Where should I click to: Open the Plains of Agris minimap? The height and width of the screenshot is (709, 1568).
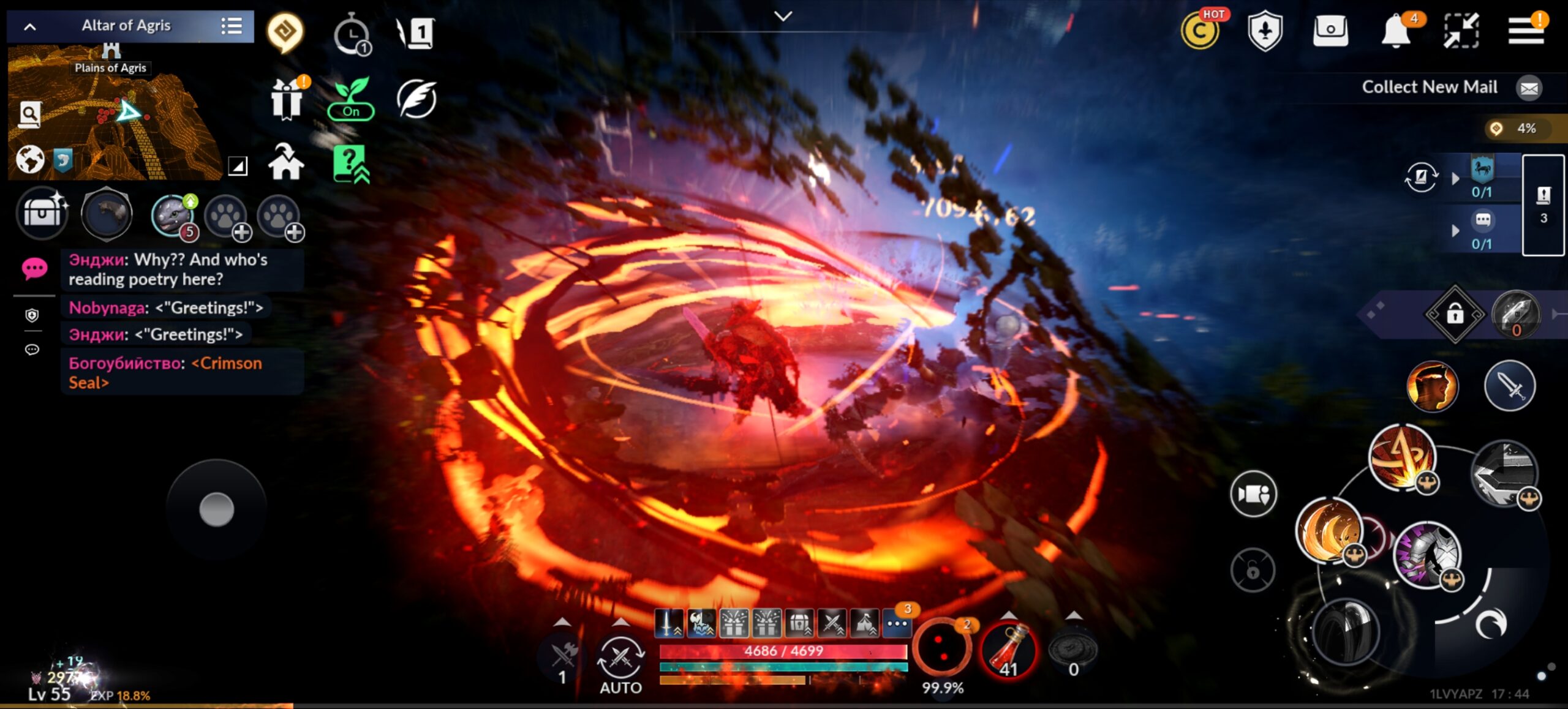(116, 116)
